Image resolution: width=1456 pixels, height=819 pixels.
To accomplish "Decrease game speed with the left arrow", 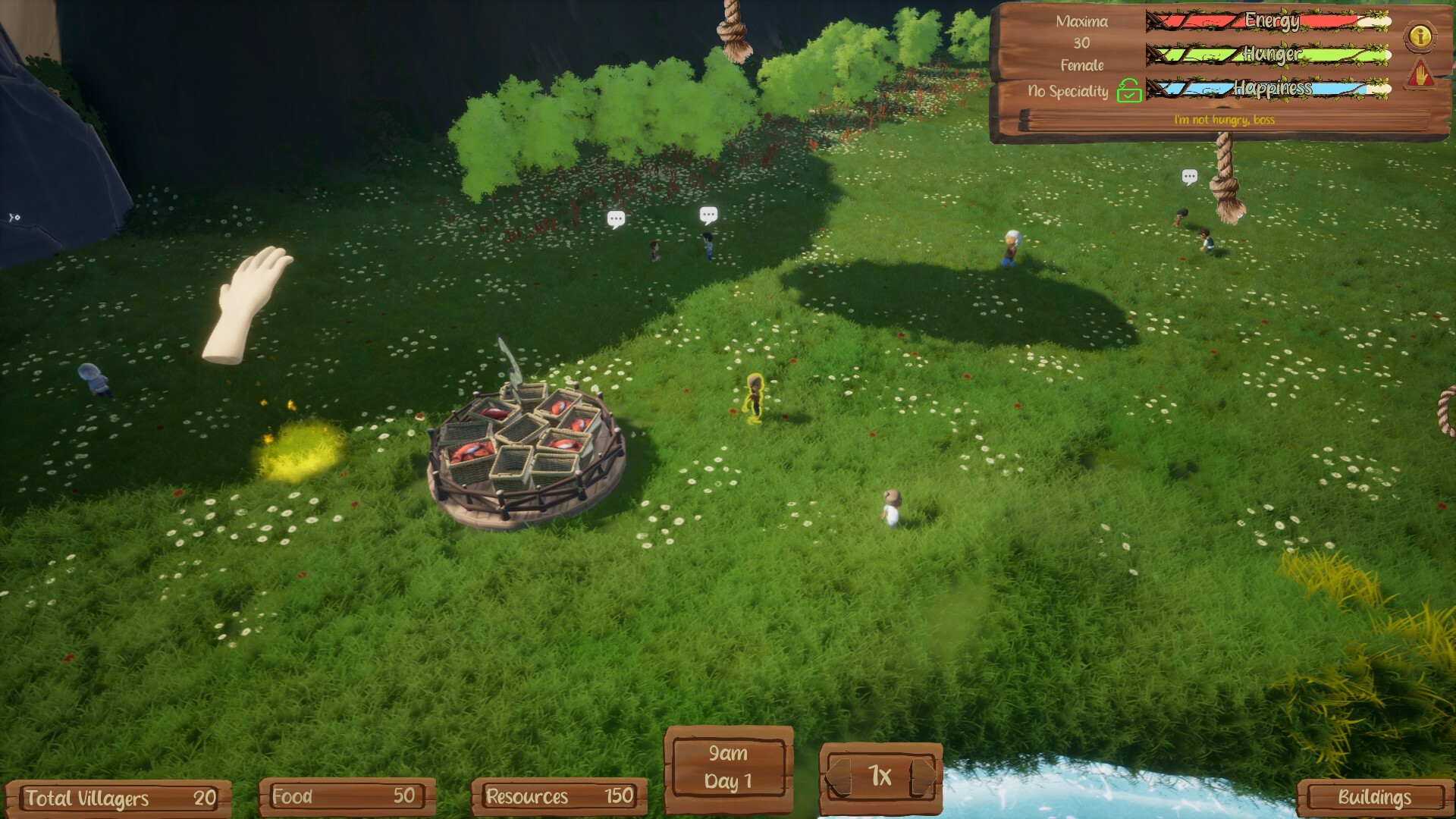I will [837, 777].
